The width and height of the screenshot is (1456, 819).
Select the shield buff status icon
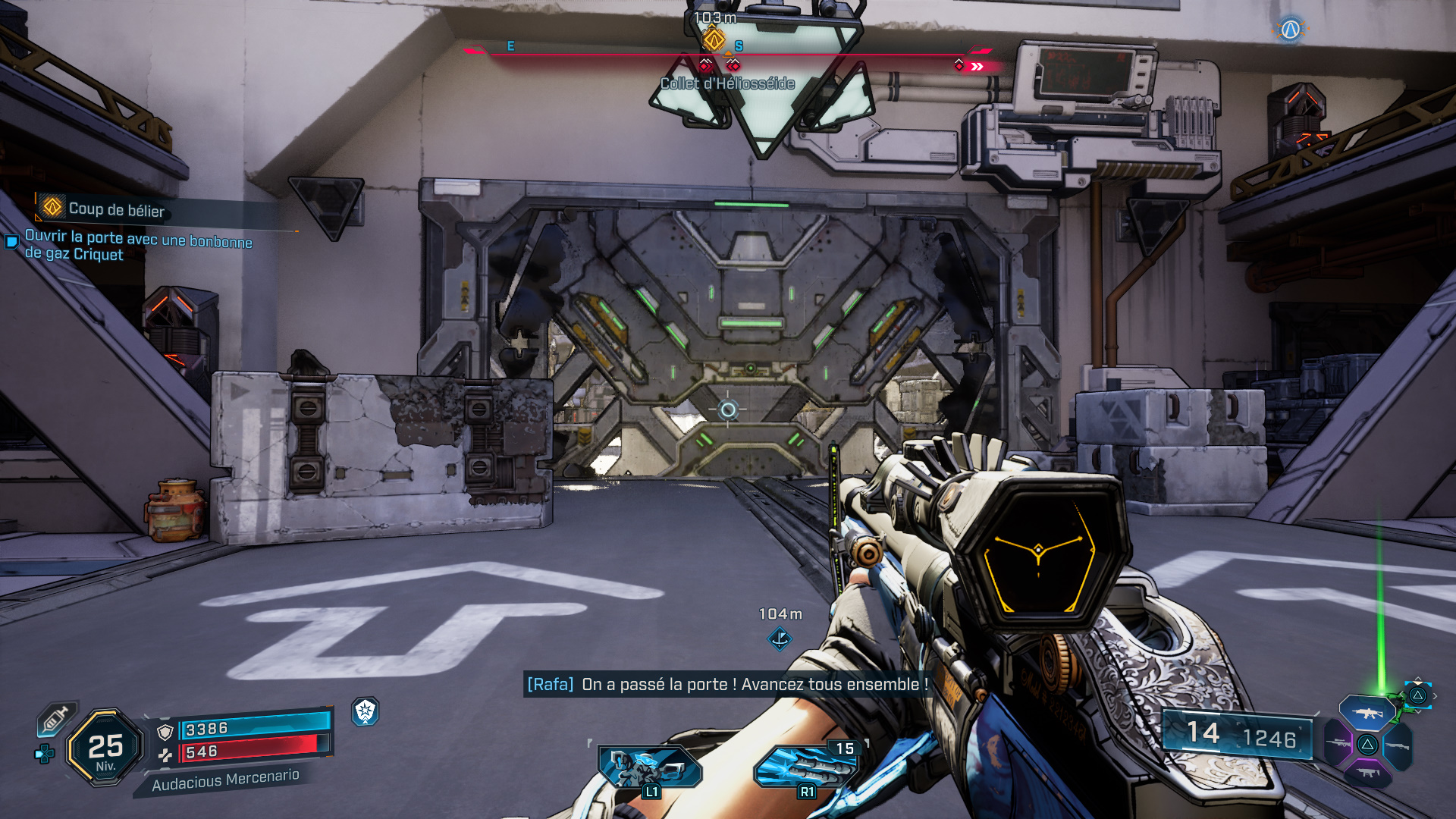[x=366, y=711]
